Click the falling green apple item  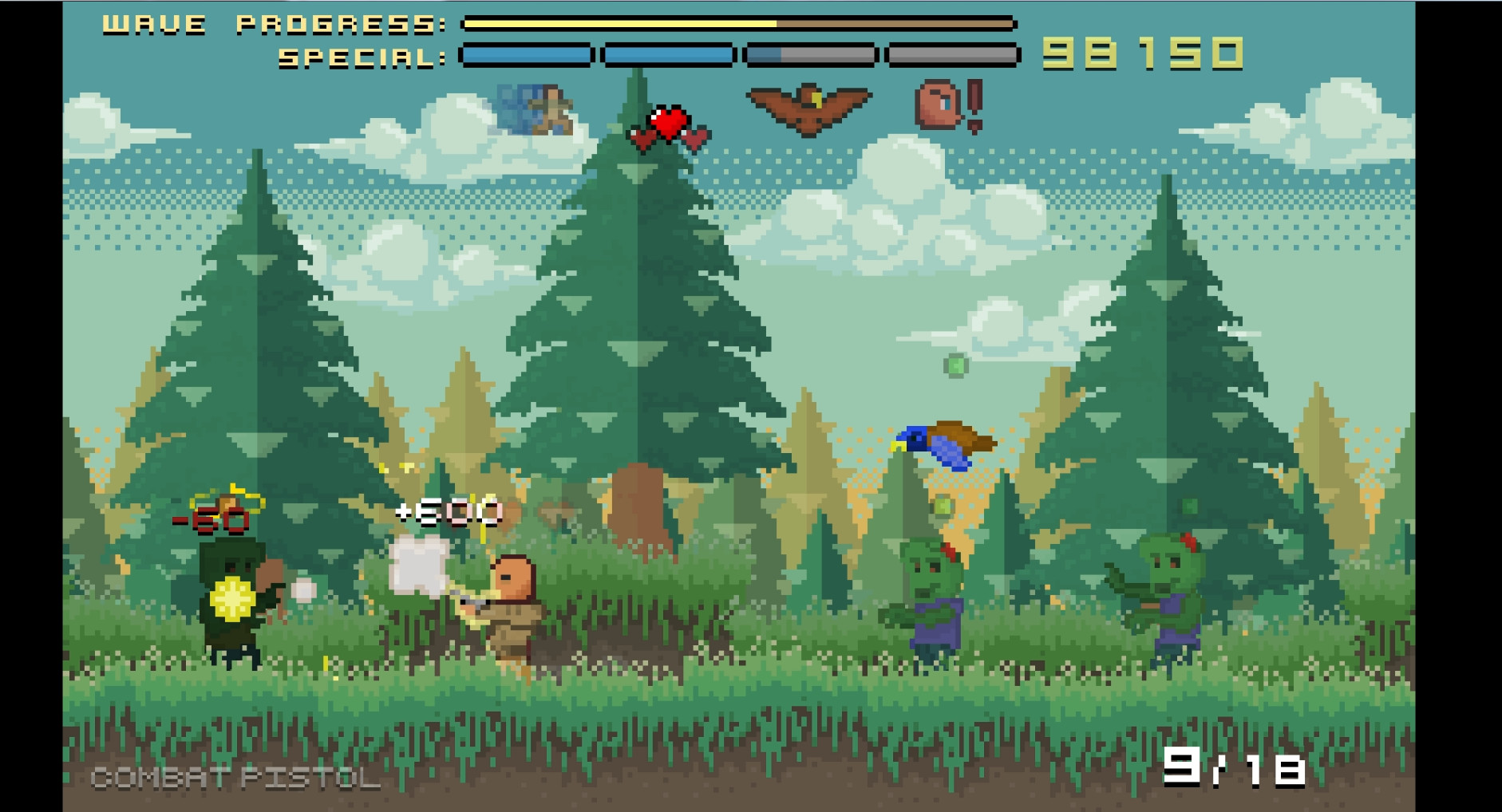tap(955, 367)
